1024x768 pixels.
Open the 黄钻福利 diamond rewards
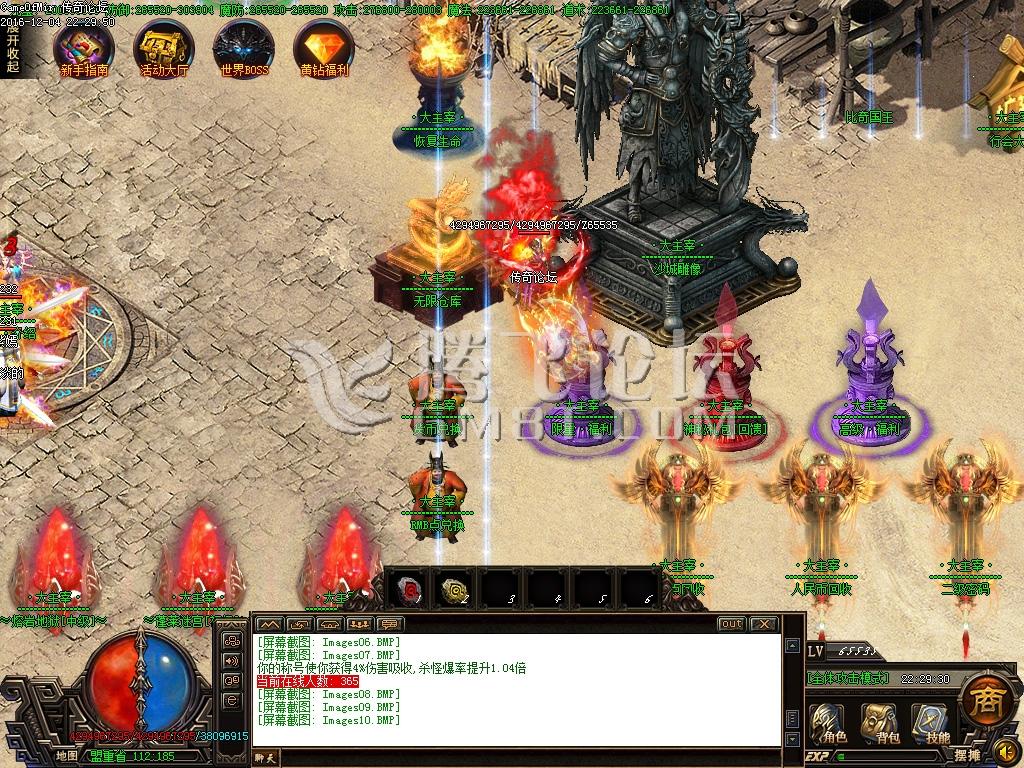click(324, 48)
